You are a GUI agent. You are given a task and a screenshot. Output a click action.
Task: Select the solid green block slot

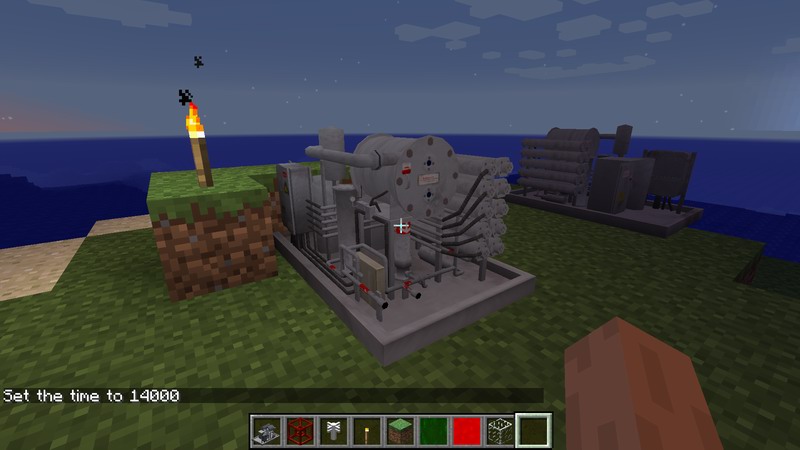pos(433,431)
